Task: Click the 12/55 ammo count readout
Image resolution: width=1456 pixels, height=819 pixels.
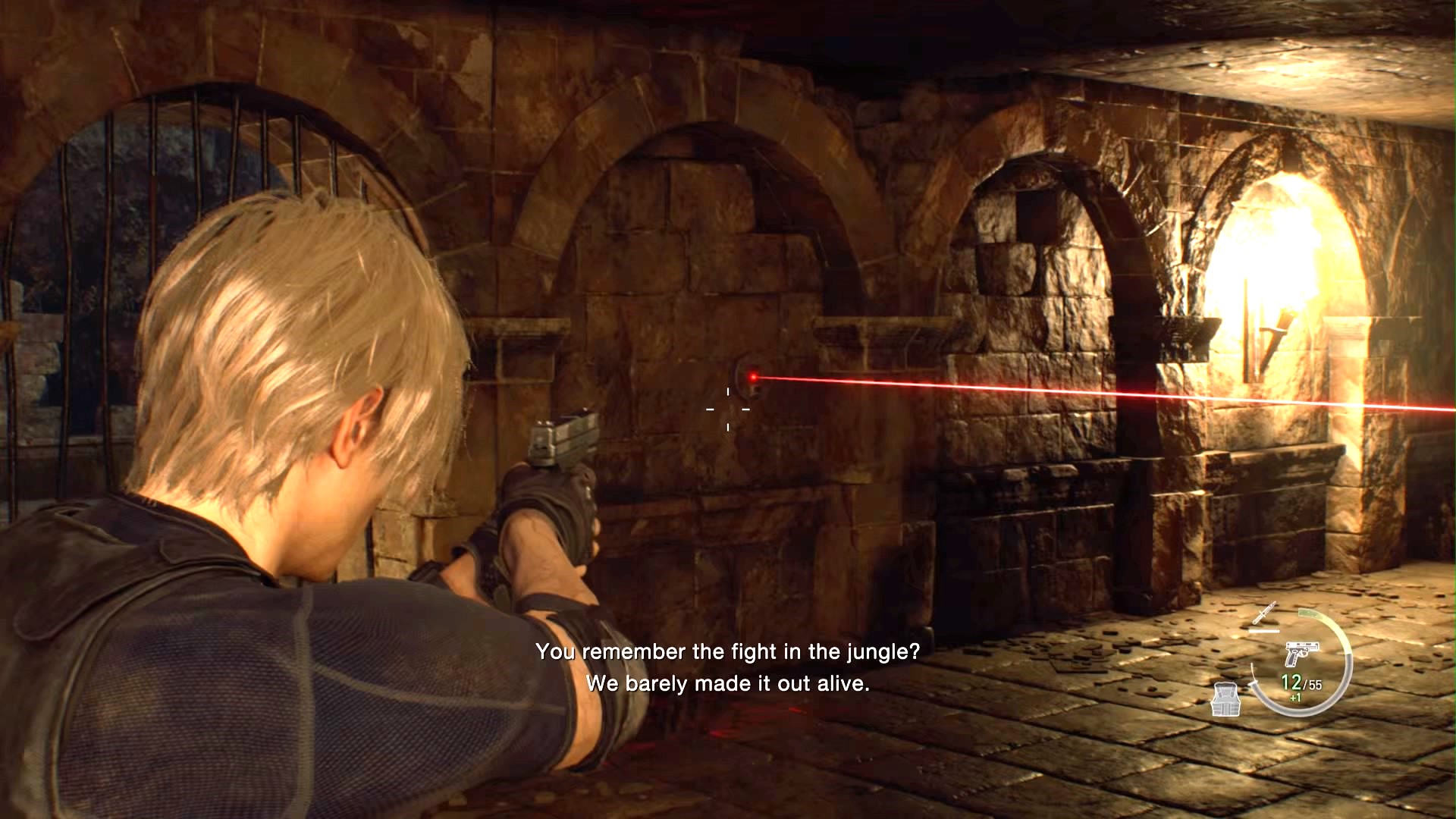Action: tap(1300, 683)
